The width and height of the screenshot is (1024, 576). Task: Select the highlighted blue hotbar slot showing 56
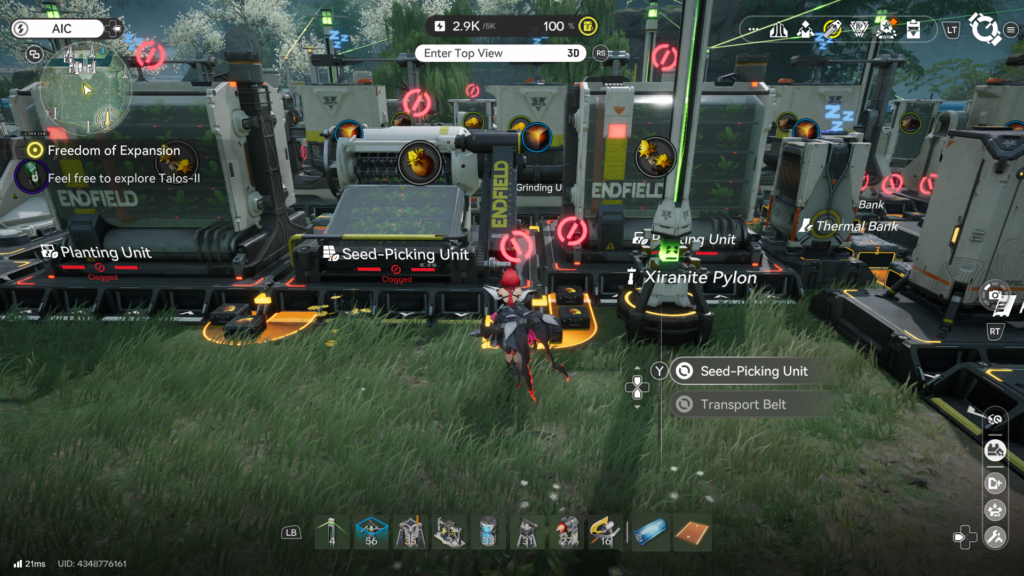372,532
